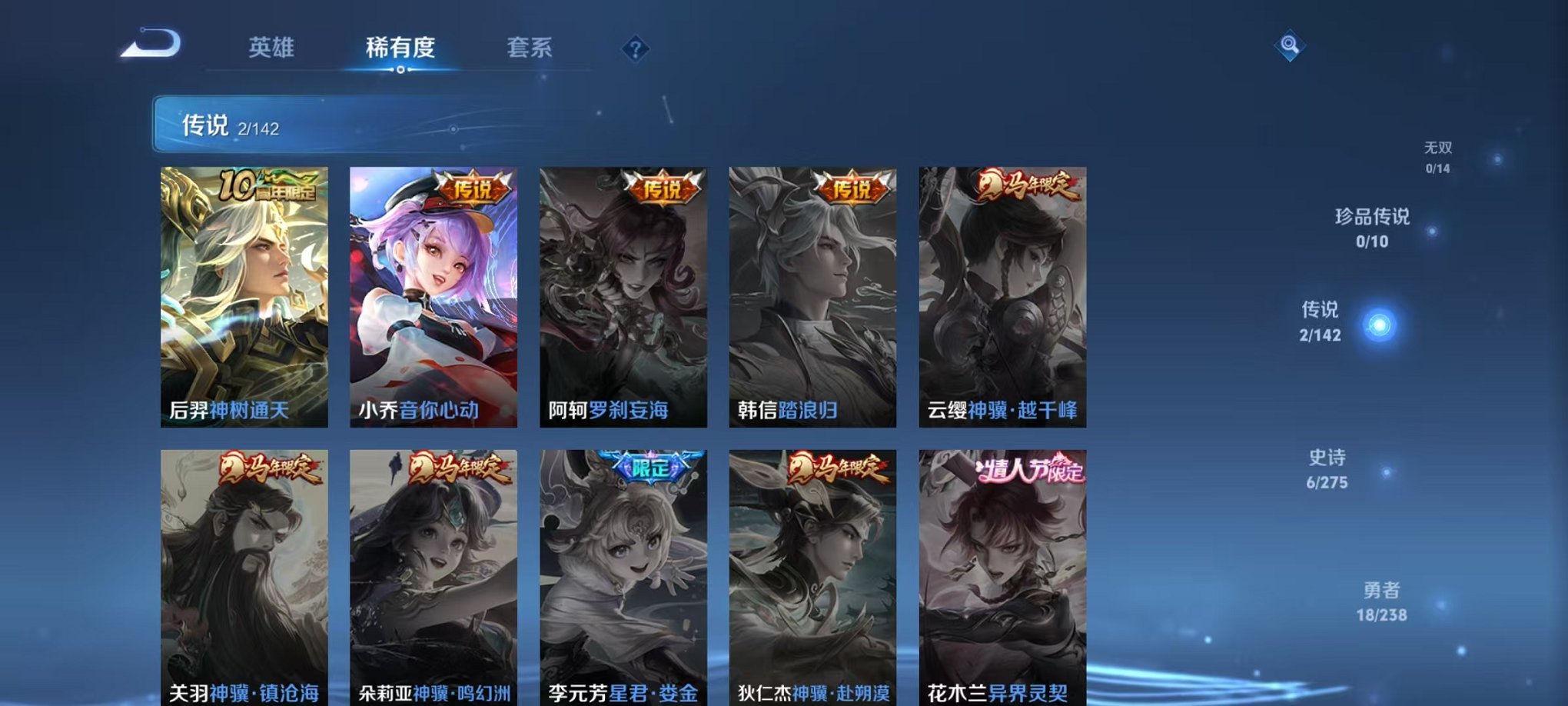
Task: Open the help question mark icon
Action: (635, 49)
